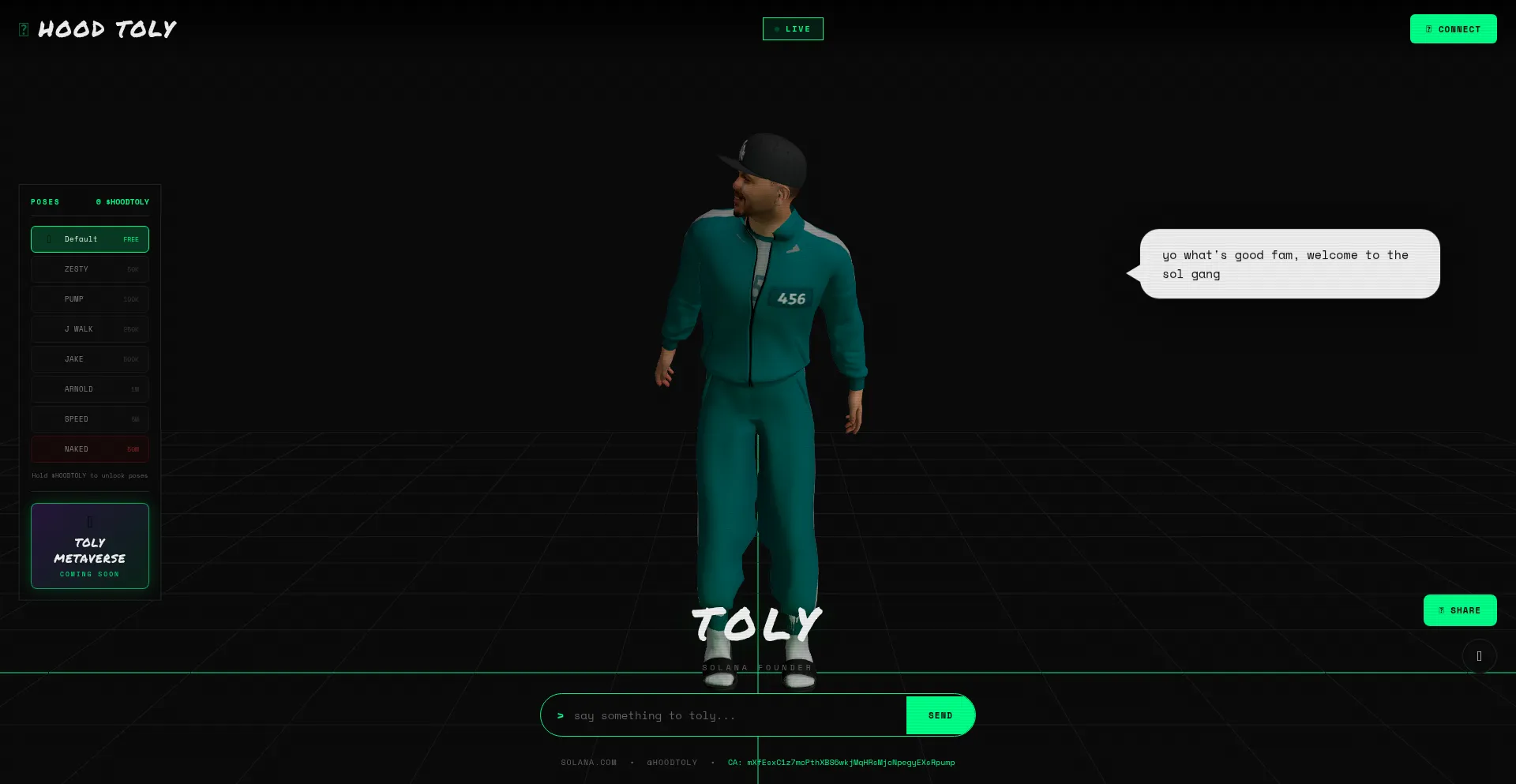Viewport: 1516px width, 784px height.
Task: Click the green LIVE status indicator dot
Action: pyautogui.click(x=775, y=28)
